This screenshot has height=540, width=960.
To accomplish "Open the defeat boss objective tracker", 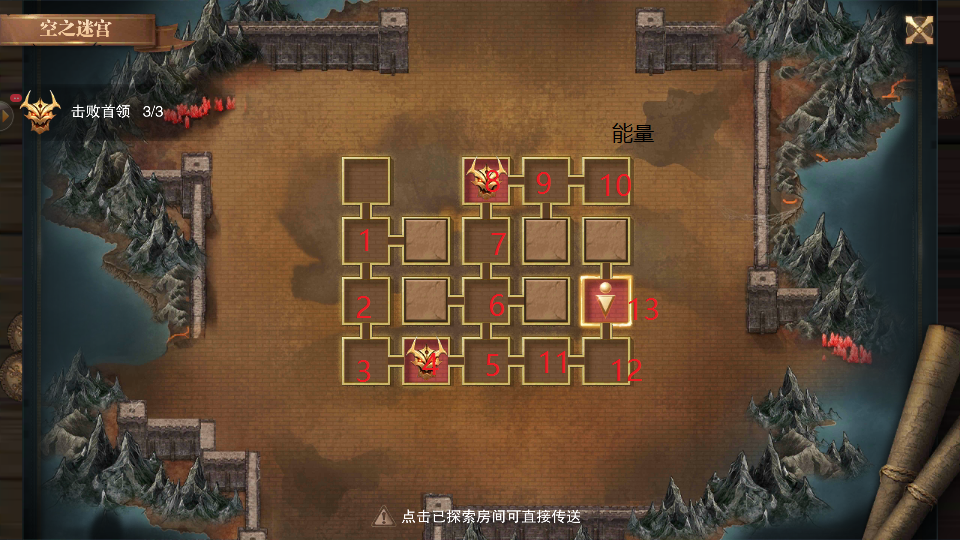I will coord(40,112).
